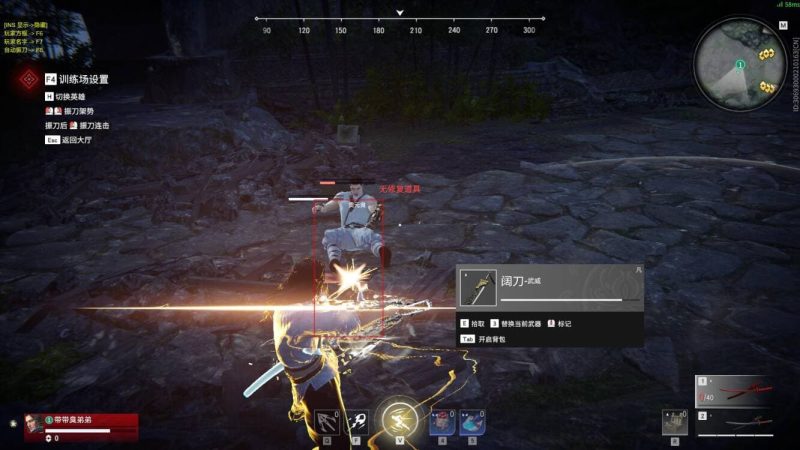Select the 阔刀 greatsword item thumbnail
The height and width of the screenshot is (450, 800).
click(478, 288)
